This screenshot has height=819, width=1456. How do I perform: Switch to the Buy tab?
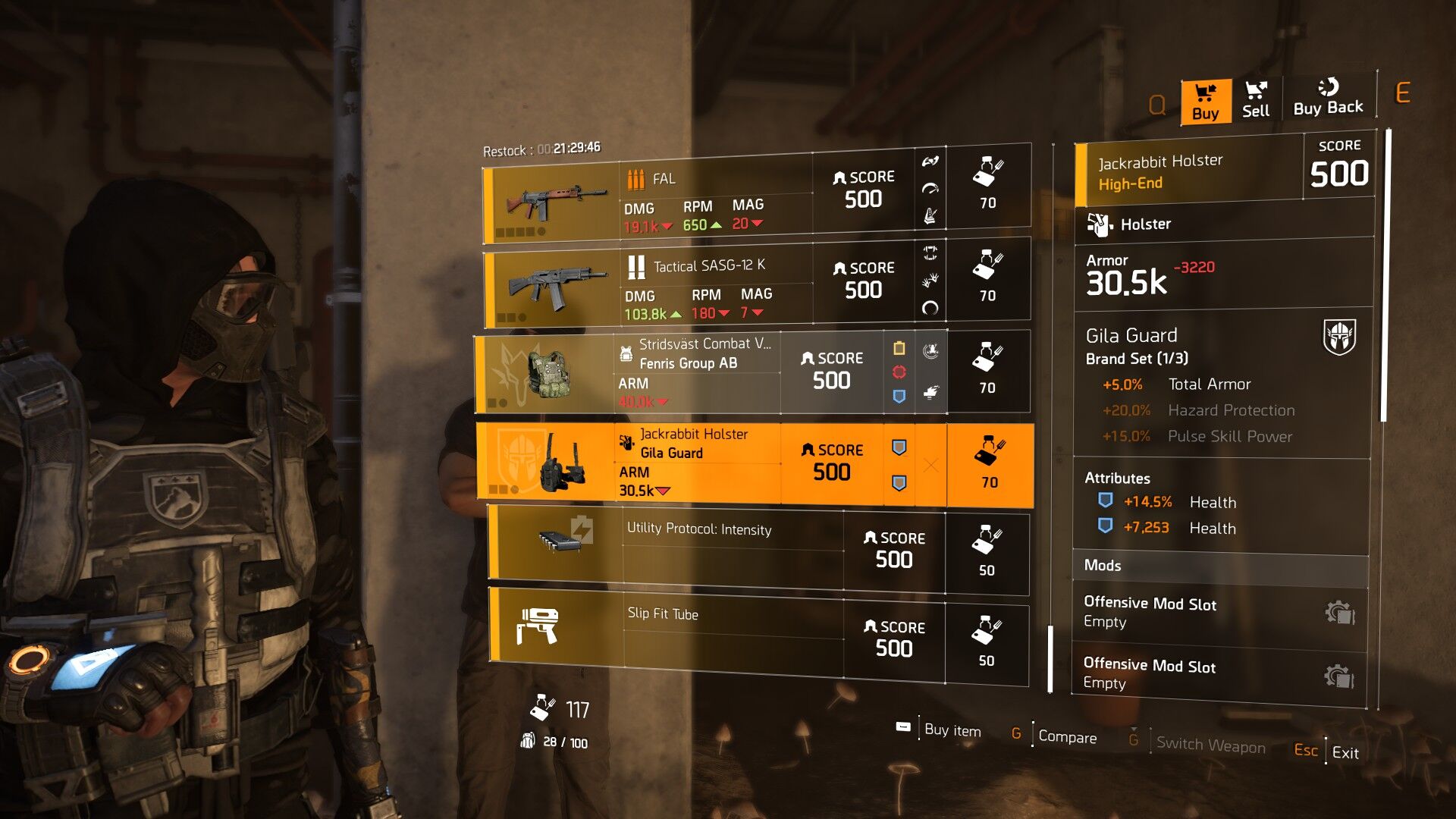tap(1205, 102)
